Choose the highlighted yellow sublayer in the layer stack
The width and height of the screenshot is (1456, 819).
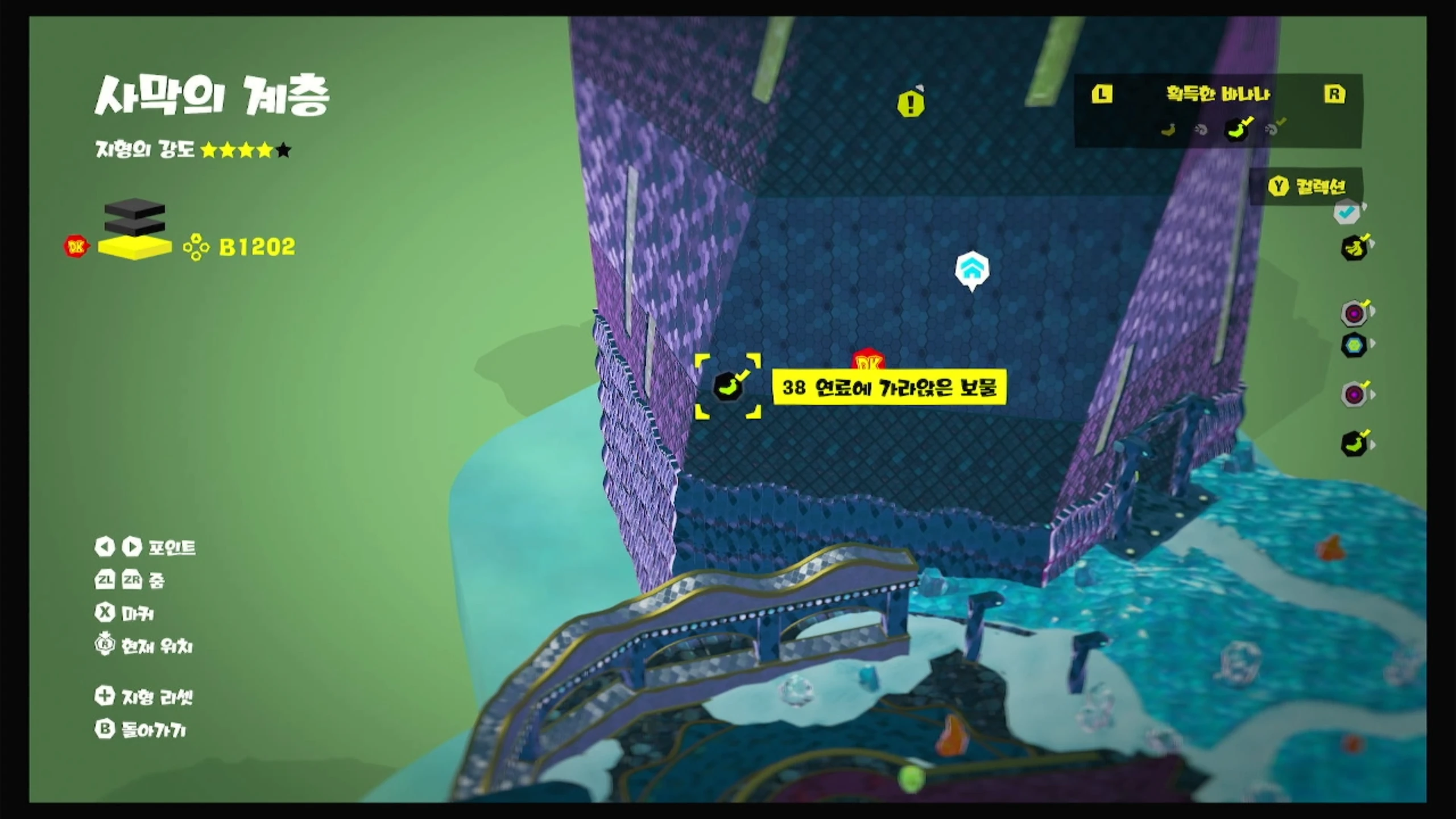tap(135, 248)
